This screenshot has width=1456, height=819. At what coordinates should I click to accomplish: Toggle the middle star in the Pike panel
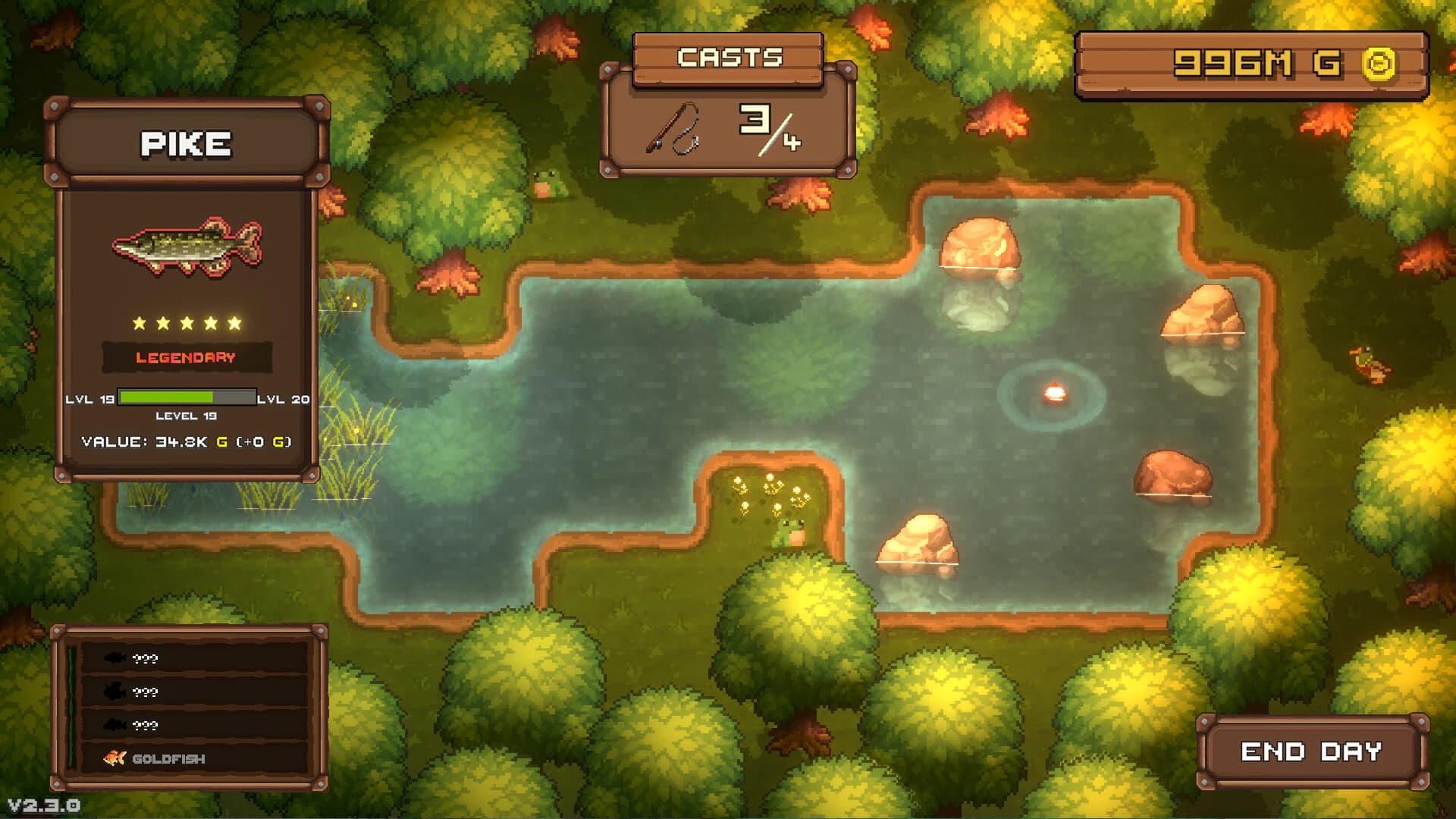pos(188,322)
